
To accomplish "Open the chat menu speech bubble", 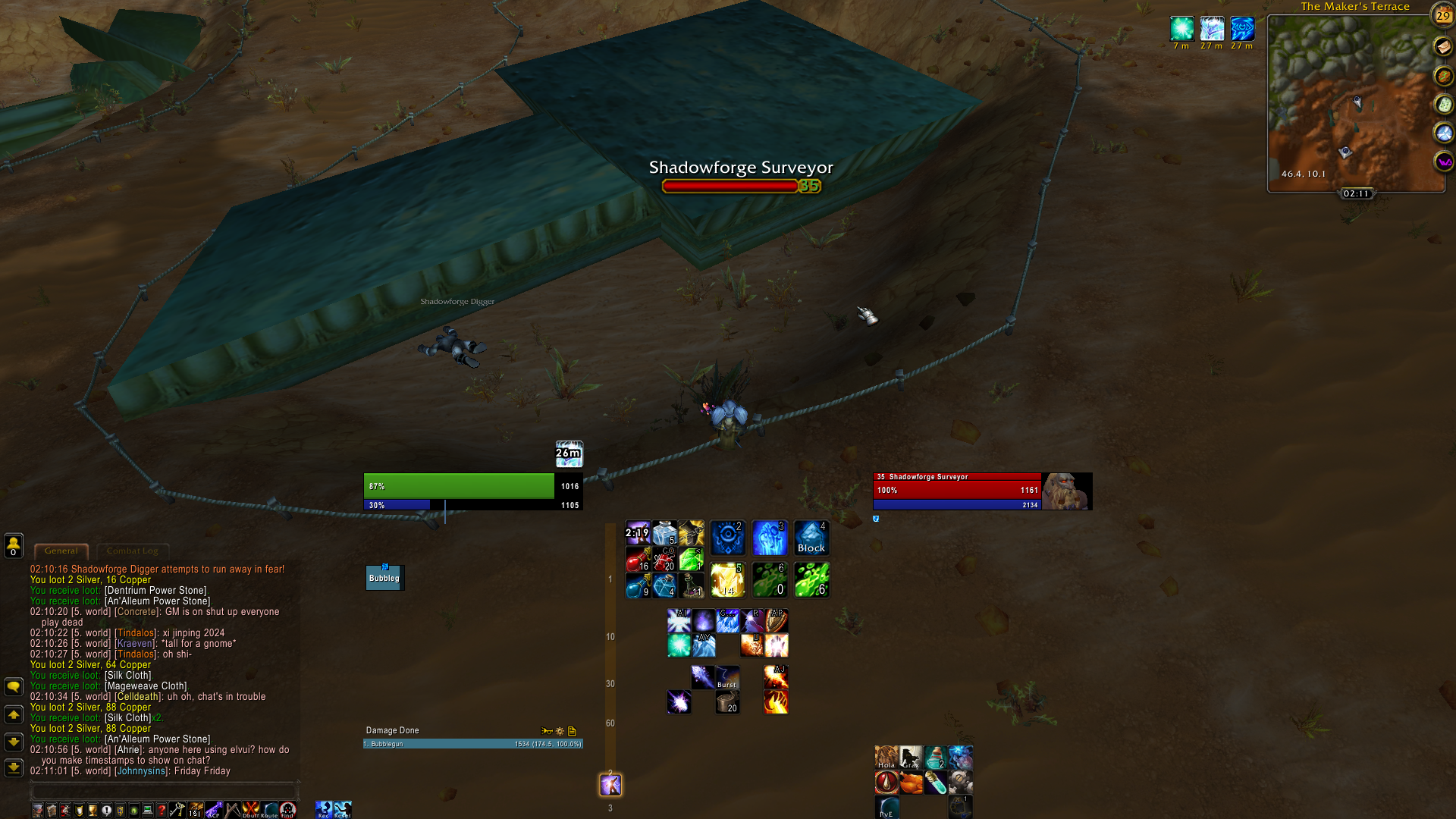I will [x=12, y=686].
